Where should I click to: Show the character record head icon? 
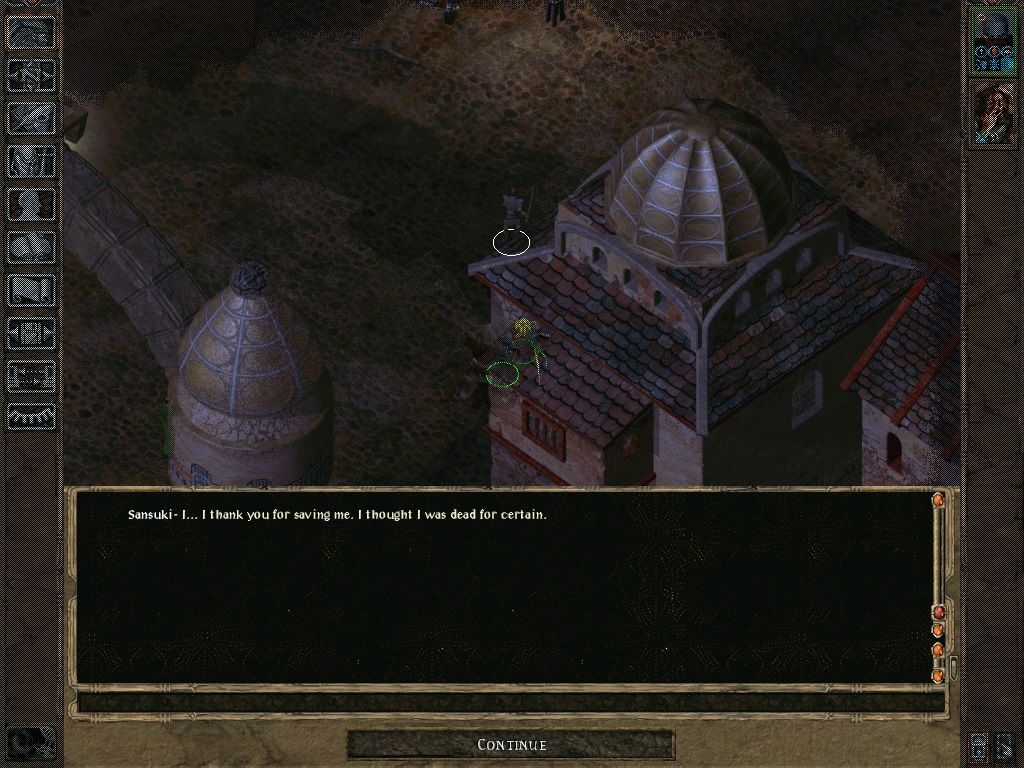pos(32,204)
